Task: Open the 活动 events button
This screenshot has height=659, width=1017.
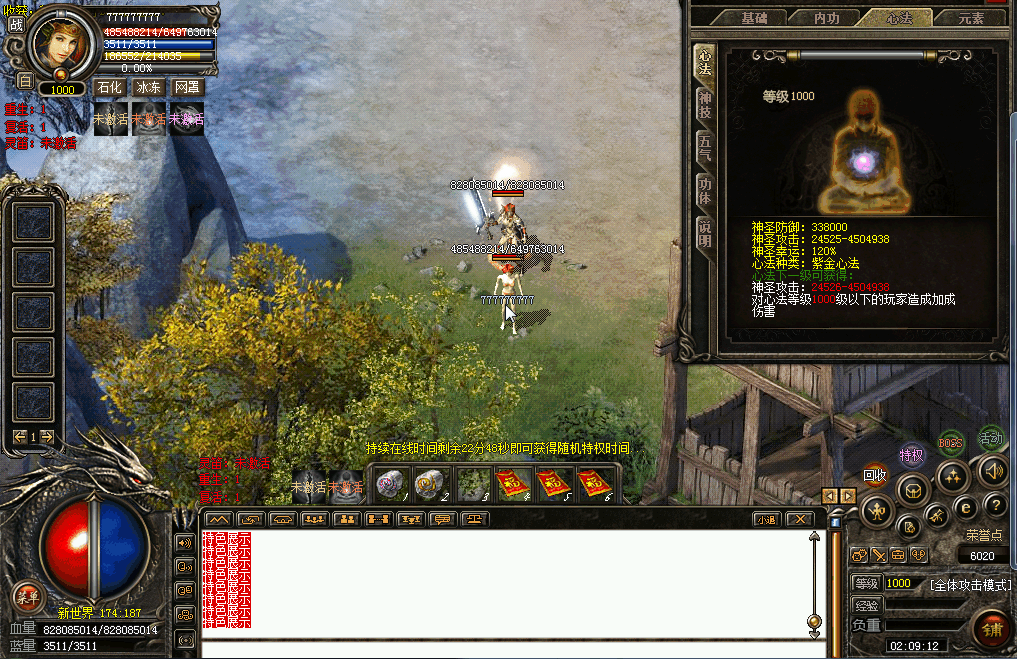Action: click(990, 438)
